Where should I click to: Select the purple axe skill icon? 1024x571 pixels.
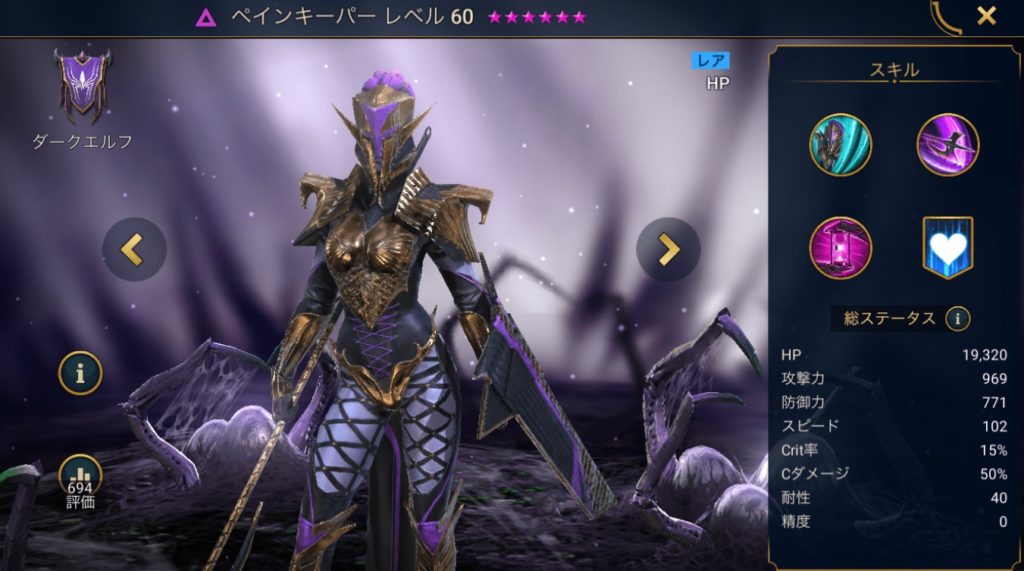[x=947, y=144]
